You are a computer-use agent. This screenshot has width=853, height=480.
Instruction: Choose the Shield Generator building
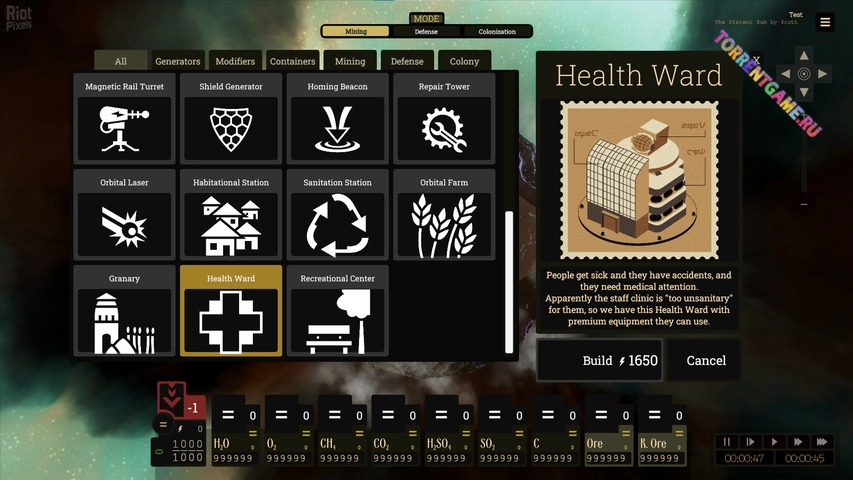click(x=231, y=118)
